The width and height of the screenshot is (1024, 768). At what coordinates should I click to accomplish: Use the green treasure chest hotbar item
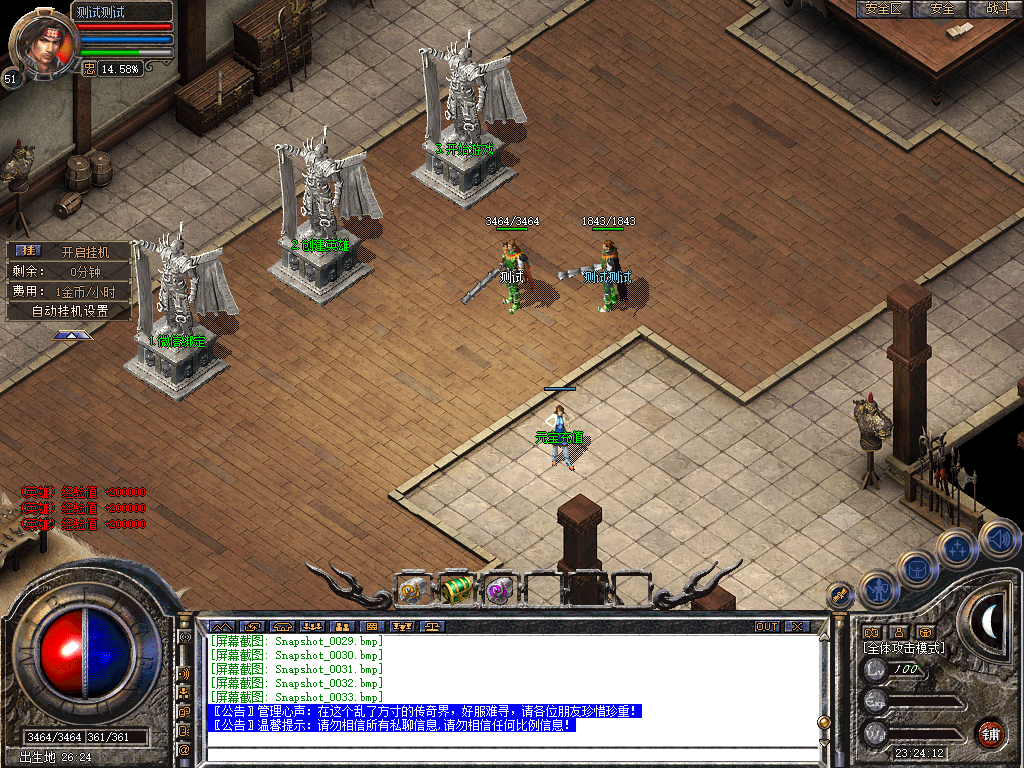tap(456, 589)
